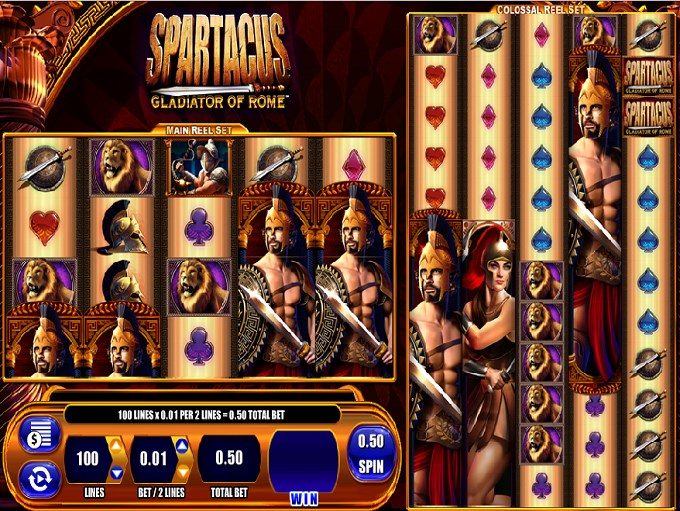Activate the autoplay button
The height and width of the screenshot is (511, 680).
(x=41, y=479)
